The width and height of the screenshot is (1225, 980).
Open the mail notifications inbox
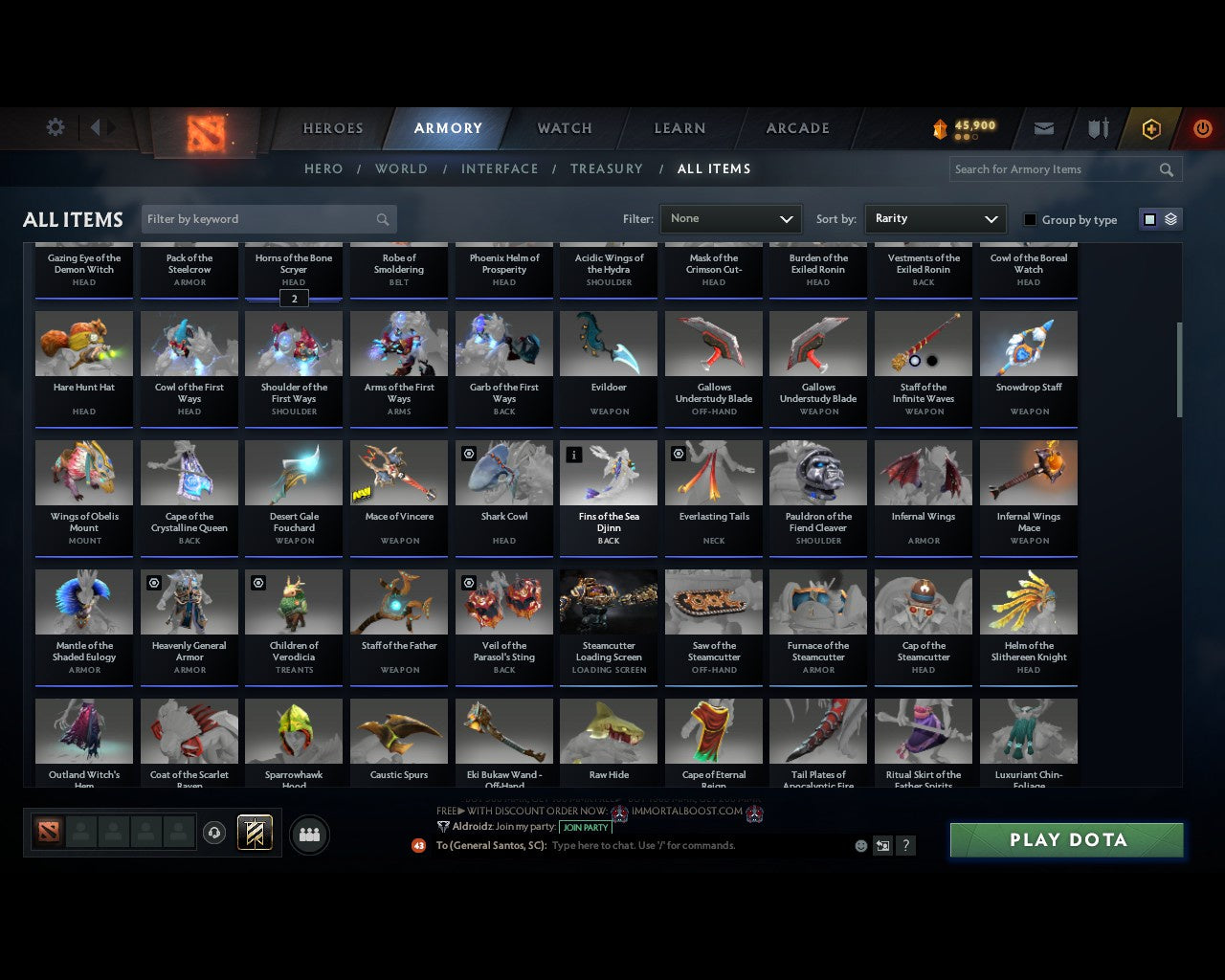pyautogui.click(x=1043, y=127)
